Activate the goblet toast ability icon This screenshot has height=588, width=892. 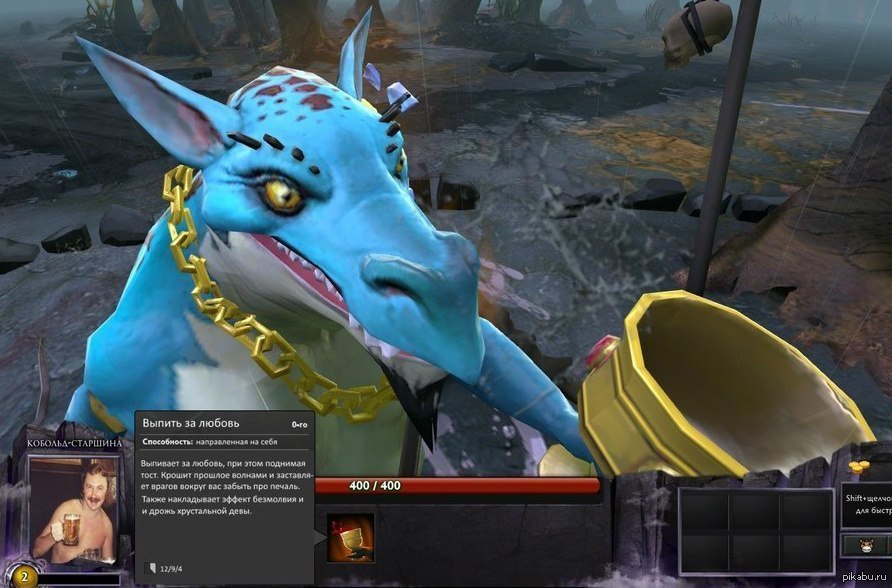pos(351,538)
